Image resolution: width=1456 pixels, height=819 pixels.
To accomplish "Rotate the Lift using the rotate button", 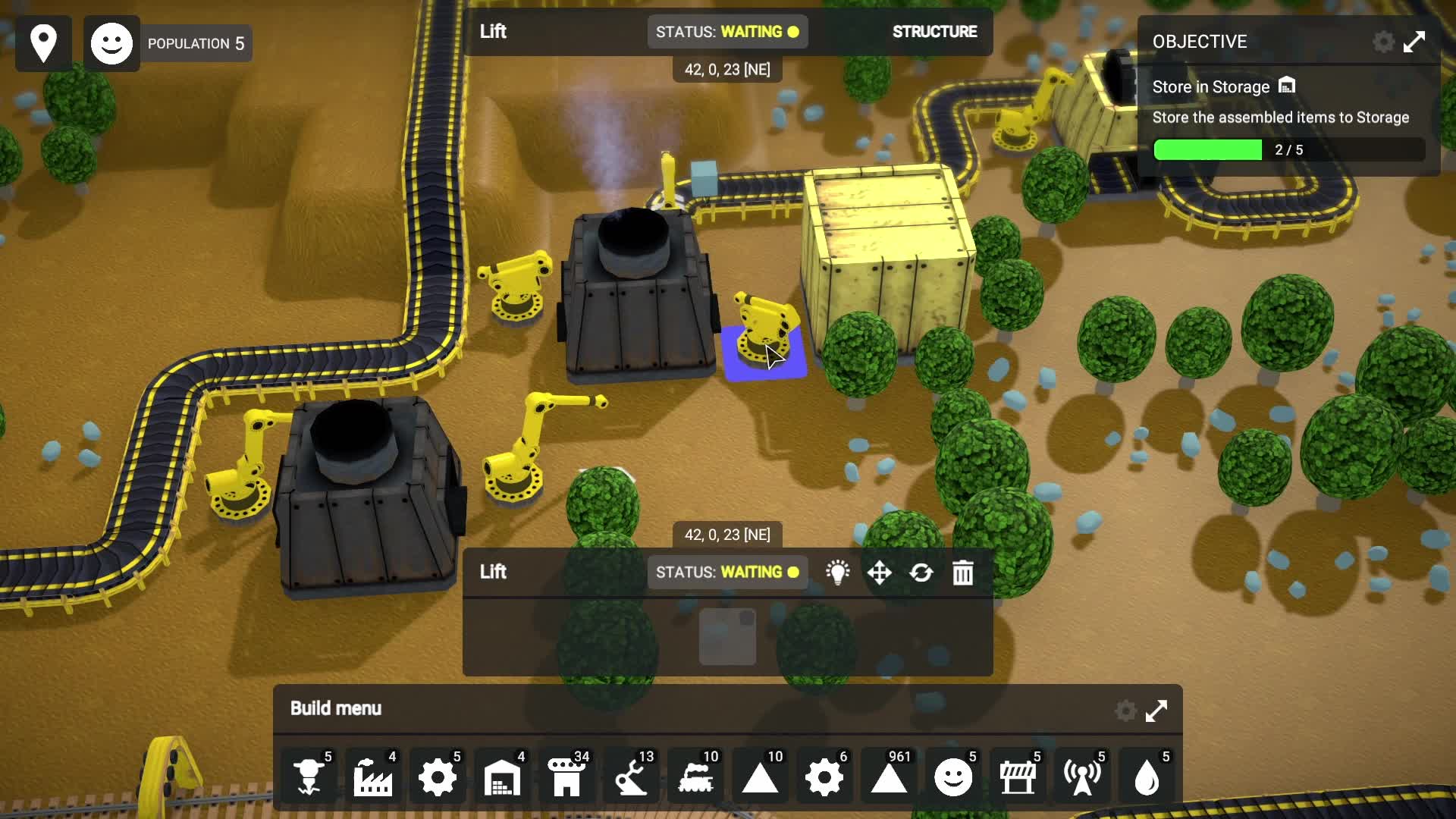I will [922, 573].
